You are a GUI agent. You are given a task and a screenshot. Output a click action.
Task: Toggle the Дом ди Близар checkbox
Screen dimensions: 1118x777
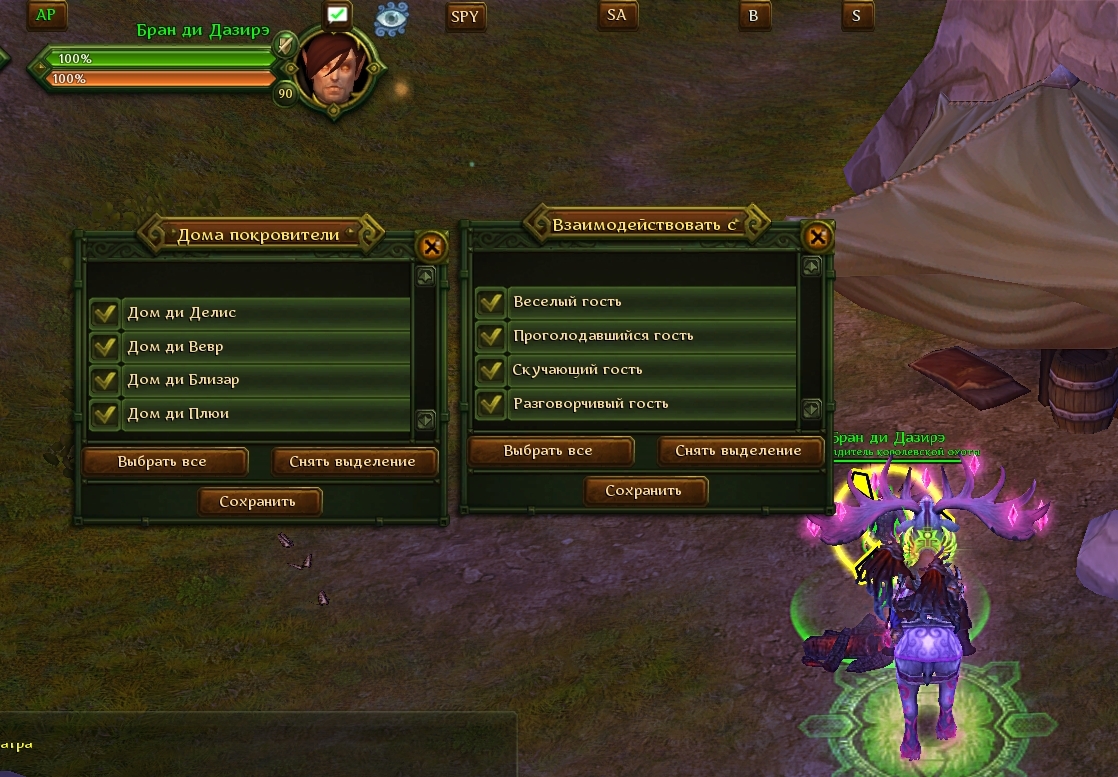click(x=105, y=380)
